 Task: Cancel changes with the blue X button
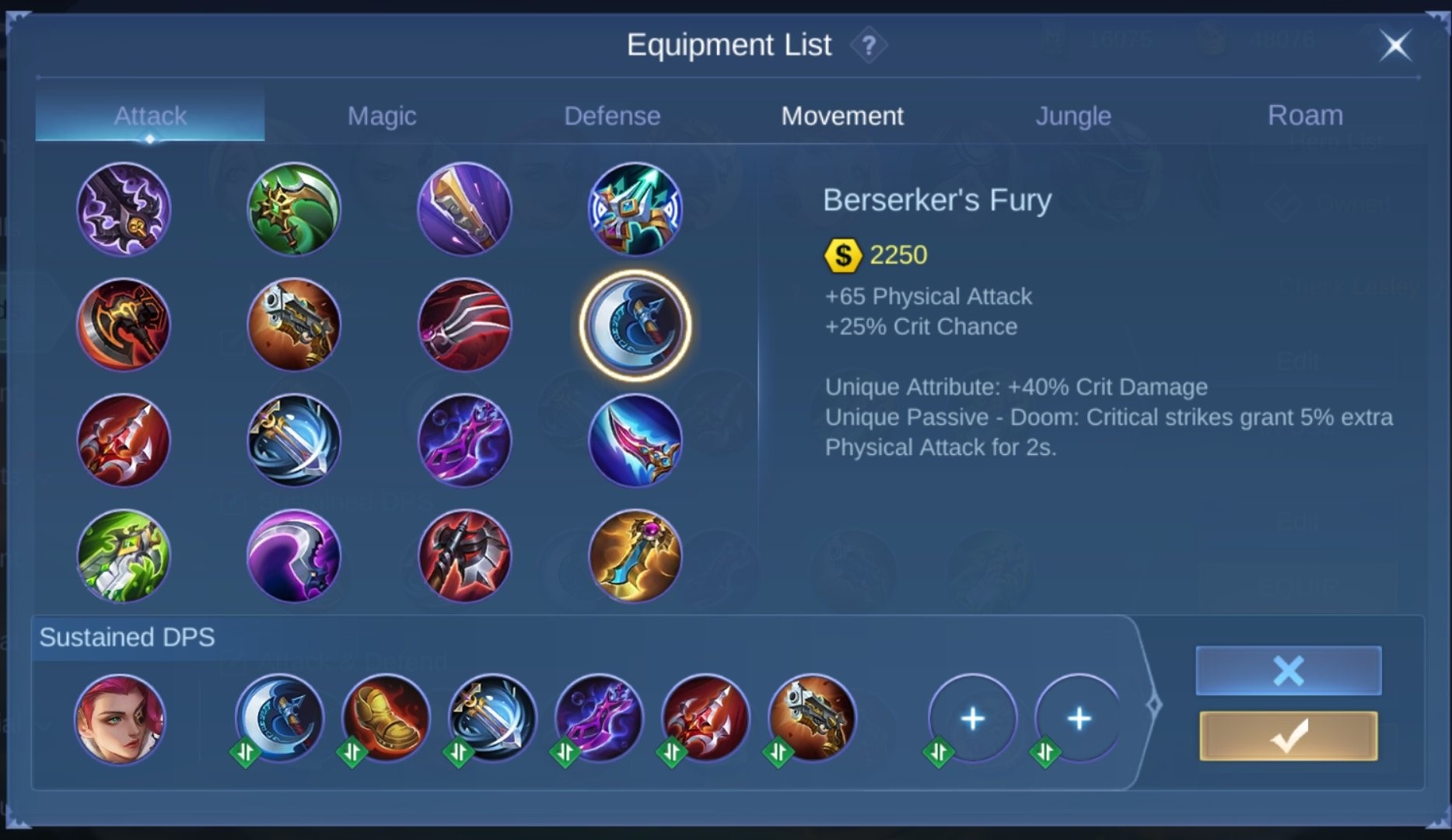pyautogui.click(x=1287, y=669)
